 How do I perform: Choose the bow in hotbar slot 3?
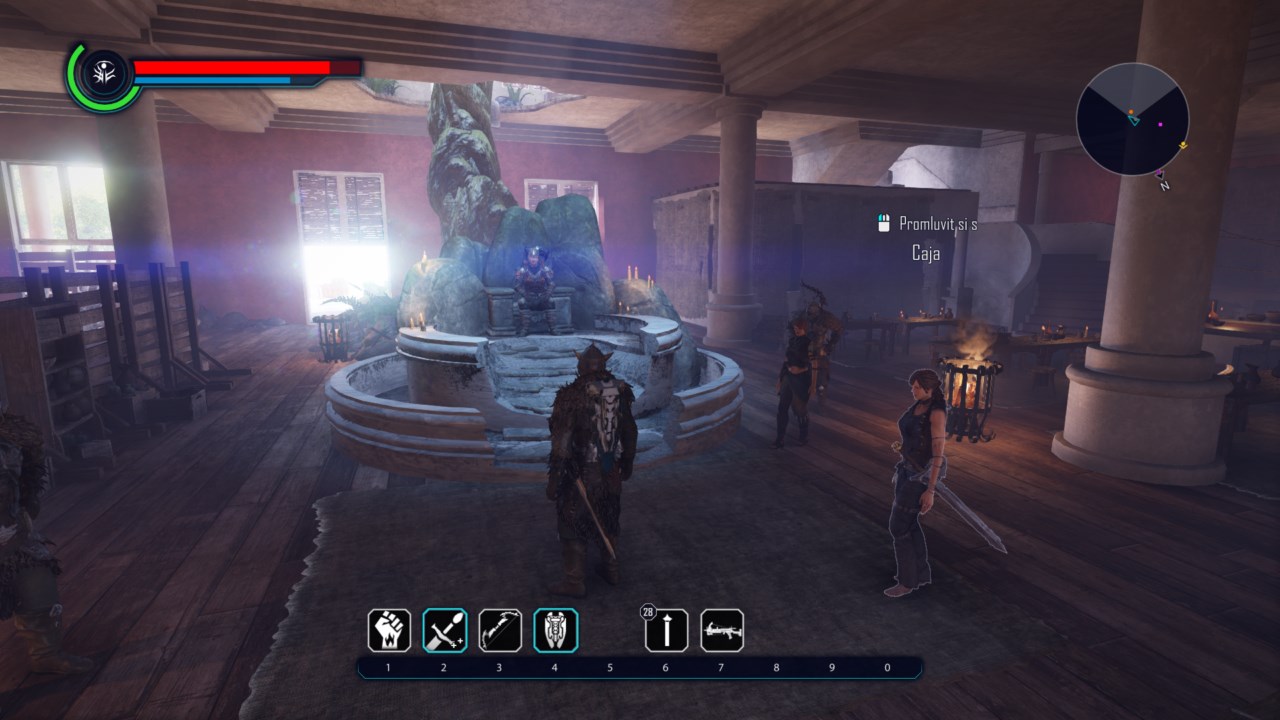point(500,630)
